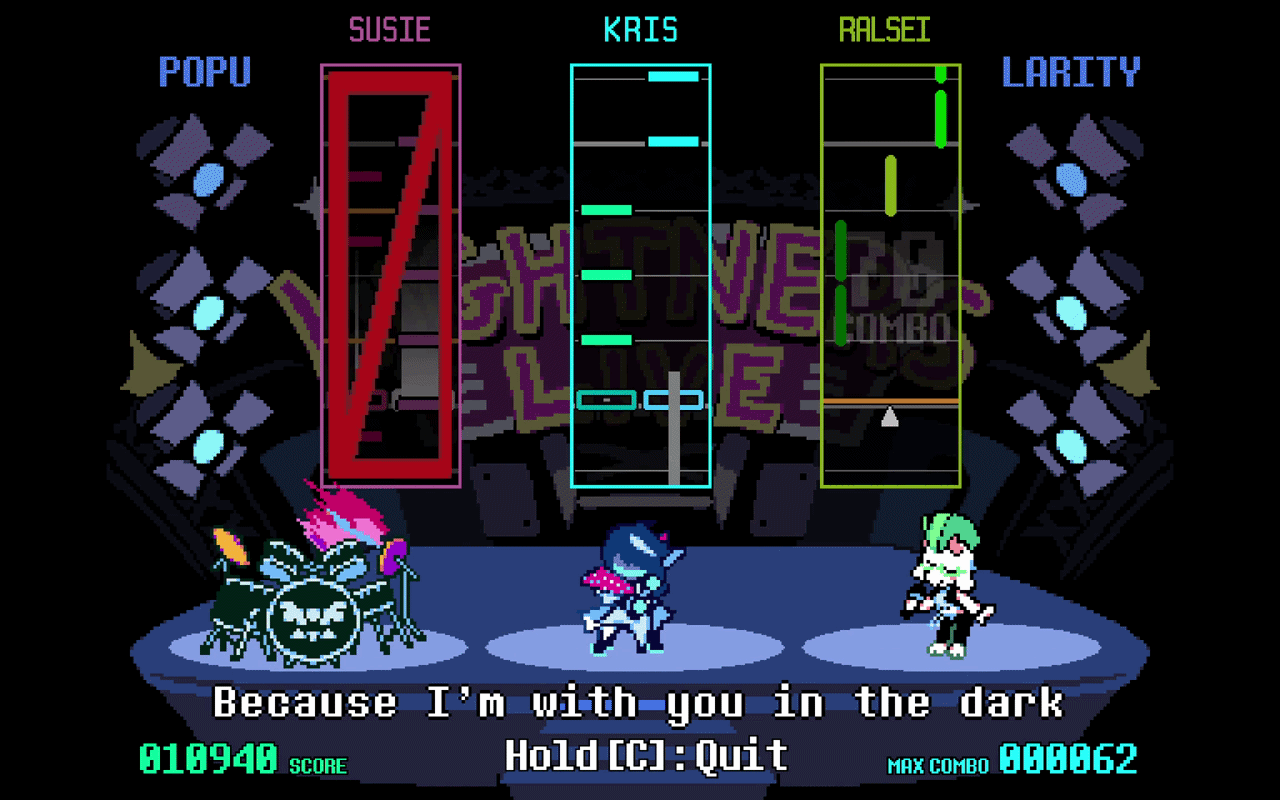The width and height of the screenshot is (1280, 800).
Task: Expand the RALSEI lane header
Action: (x=884, y=29)
